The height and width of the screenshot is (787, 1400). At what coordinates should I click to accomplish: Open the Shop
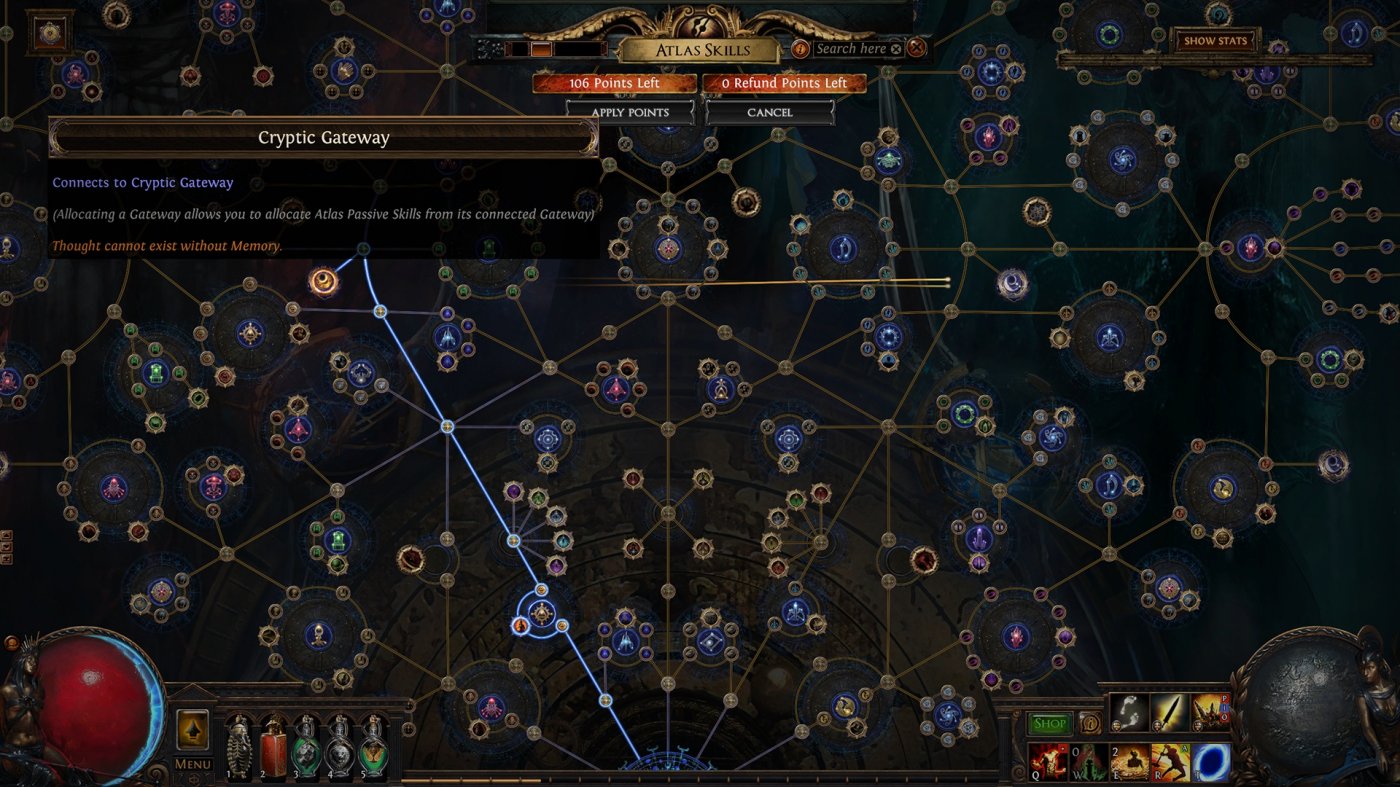pos(1049,722)
